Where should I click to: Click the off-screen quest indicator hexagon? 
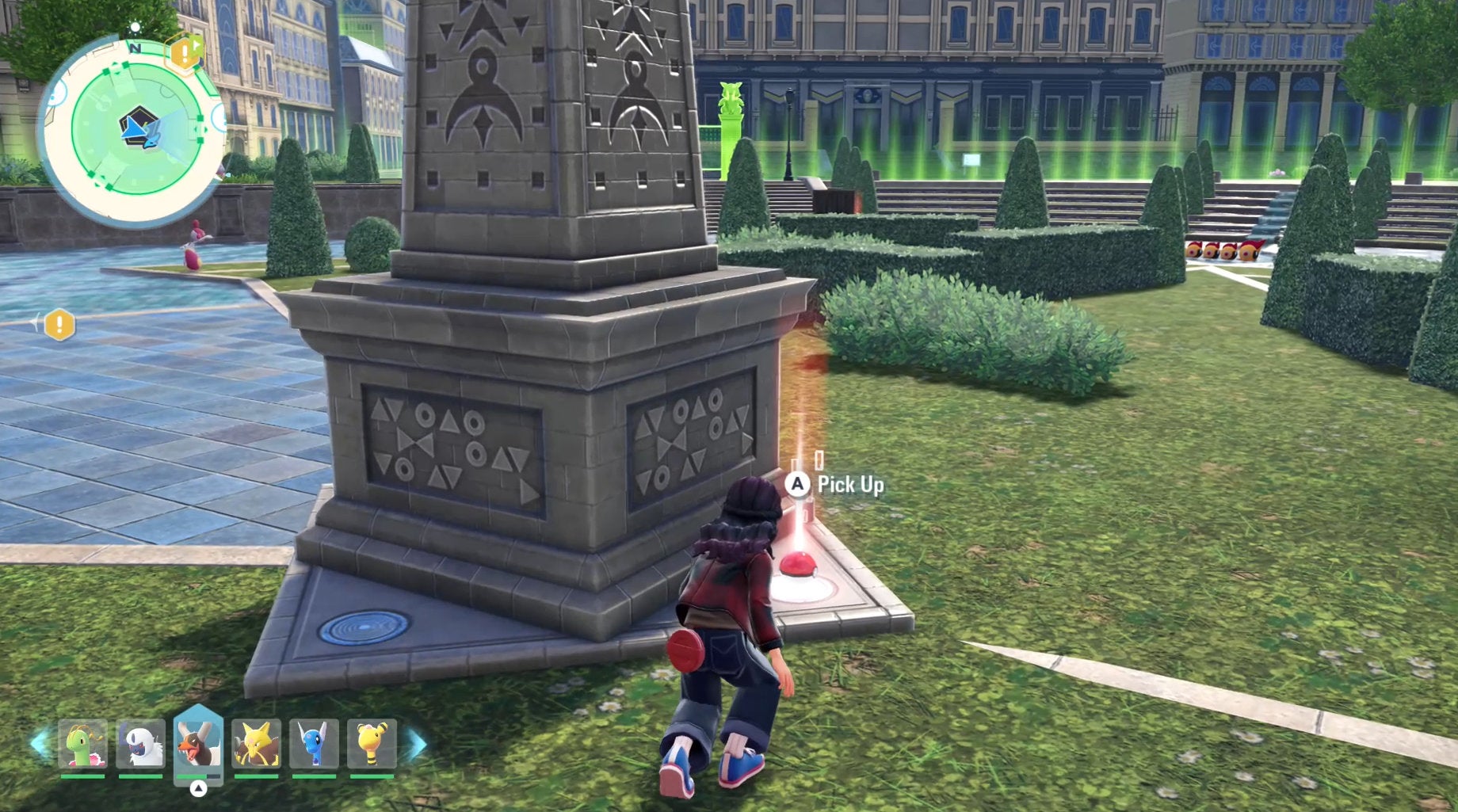click(x=59, y=325)
